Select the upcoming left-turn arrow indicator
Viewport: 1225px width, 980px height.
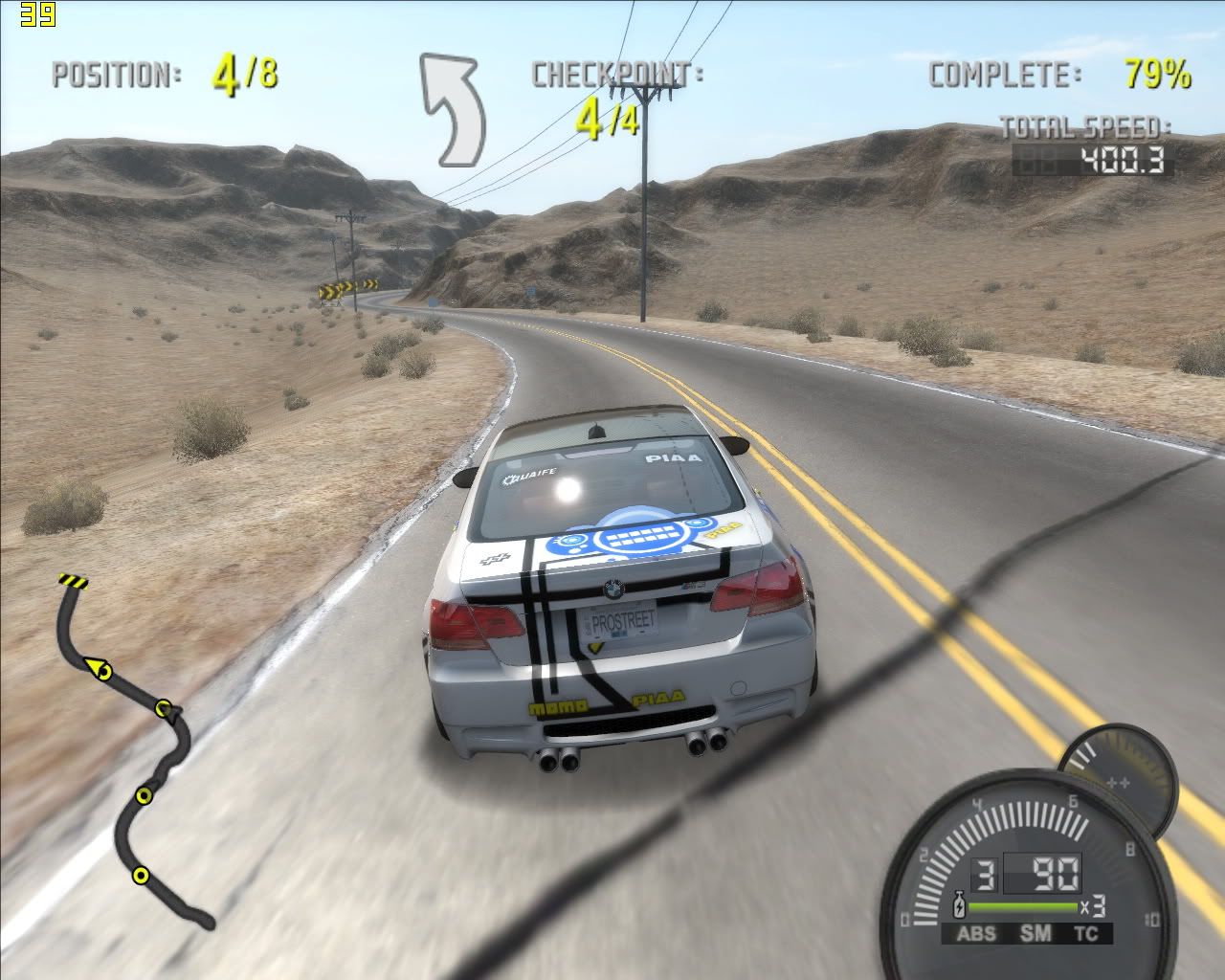[451, 108]
